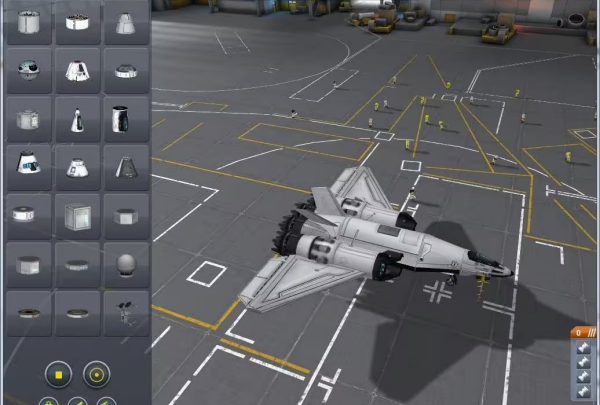The width and height of the screenshot is (600, 405).
Task: Pick the grey sphere dome part
Action: pos(126,264)
